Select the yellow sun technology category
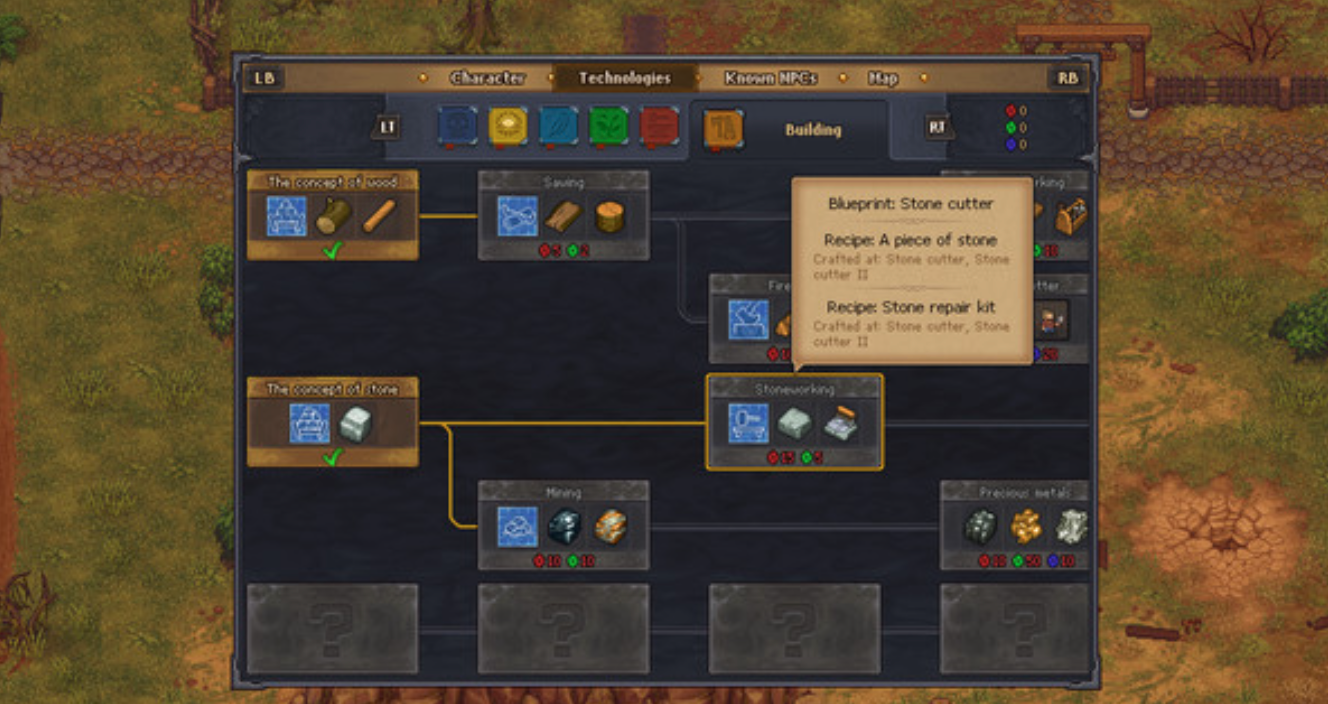Viewport: 1328px width, 704px height. pos(508,127)
